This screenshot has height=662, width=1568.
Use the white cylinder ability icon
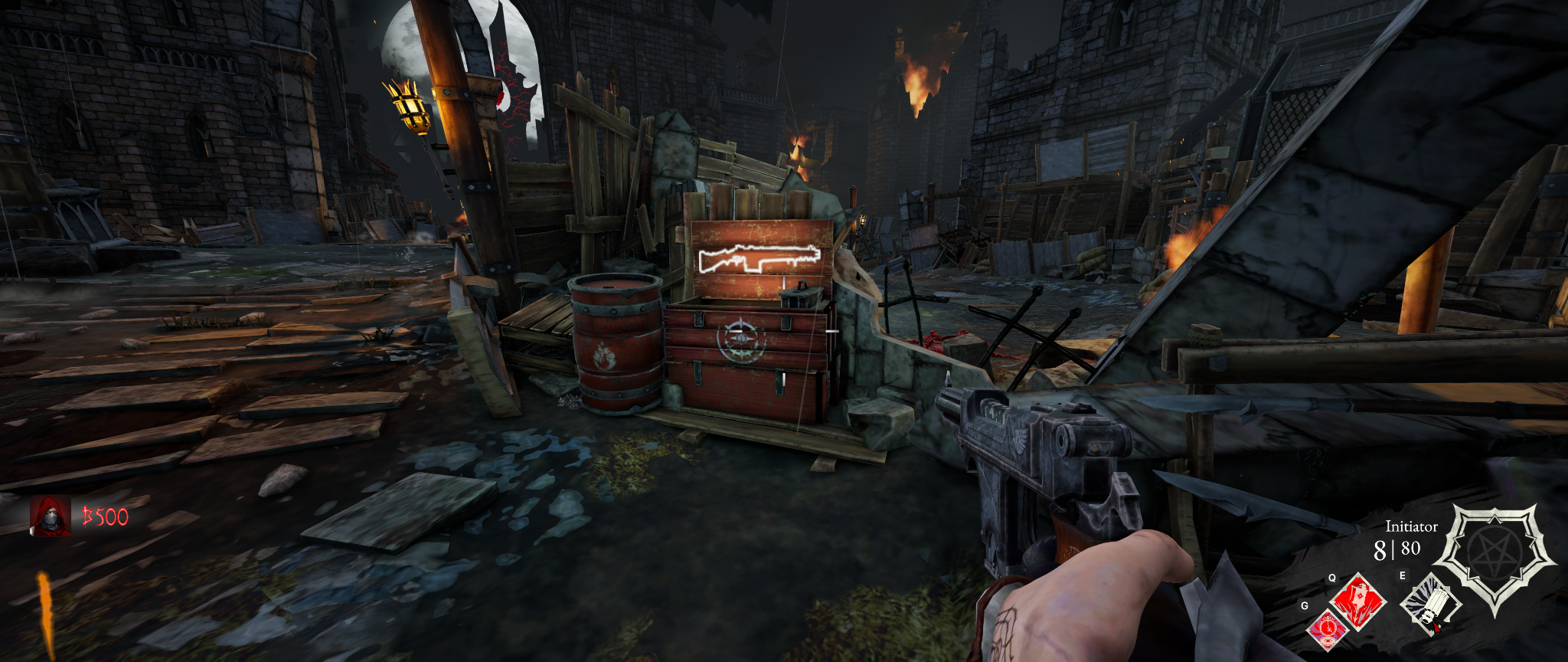tap(1429, 605)
